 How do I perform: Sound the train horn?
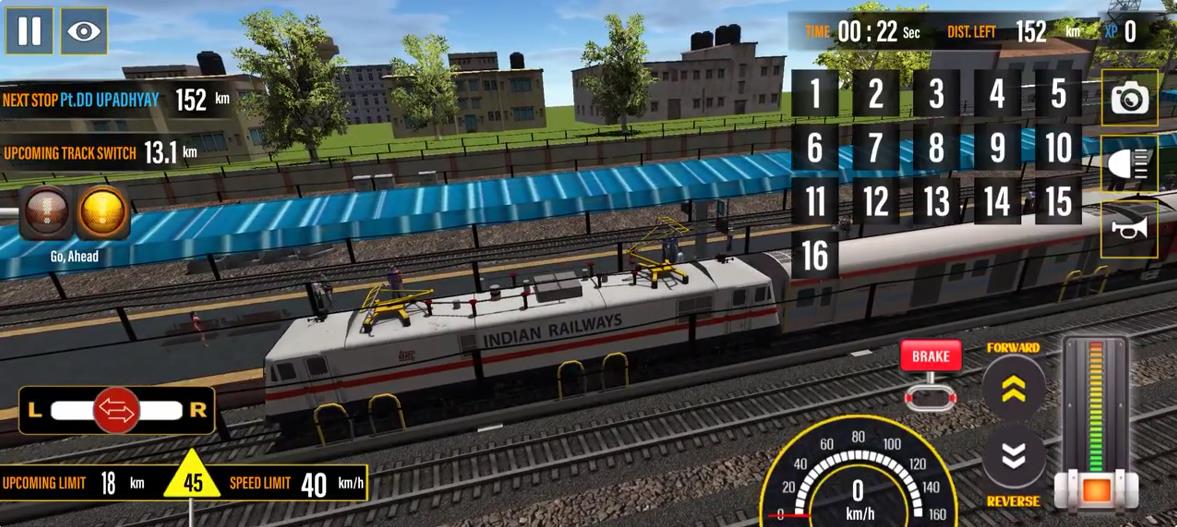[x=1130, y=229]
